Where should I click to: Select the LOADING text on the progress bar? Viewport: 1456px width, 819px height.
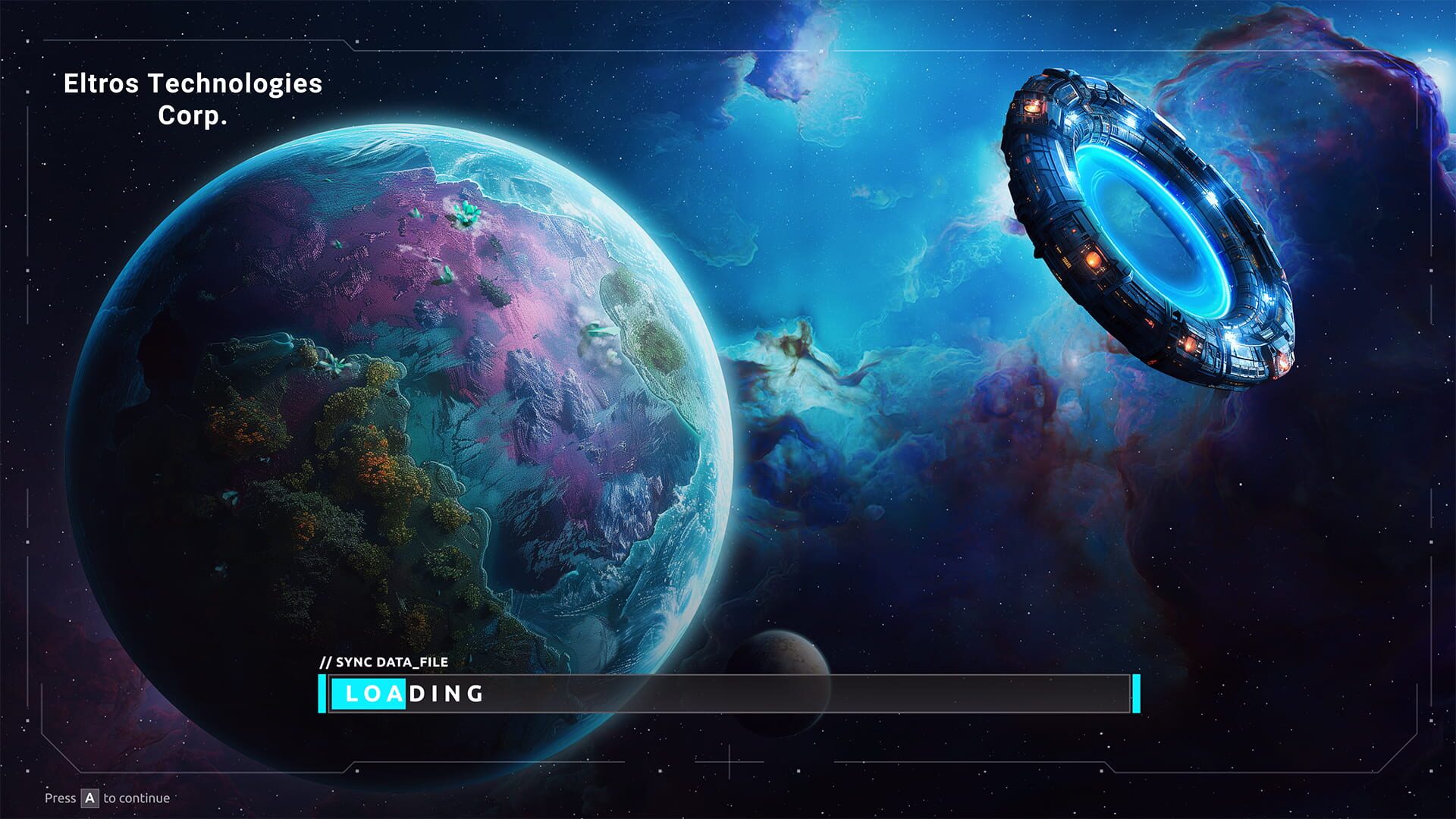coord(413,693)
